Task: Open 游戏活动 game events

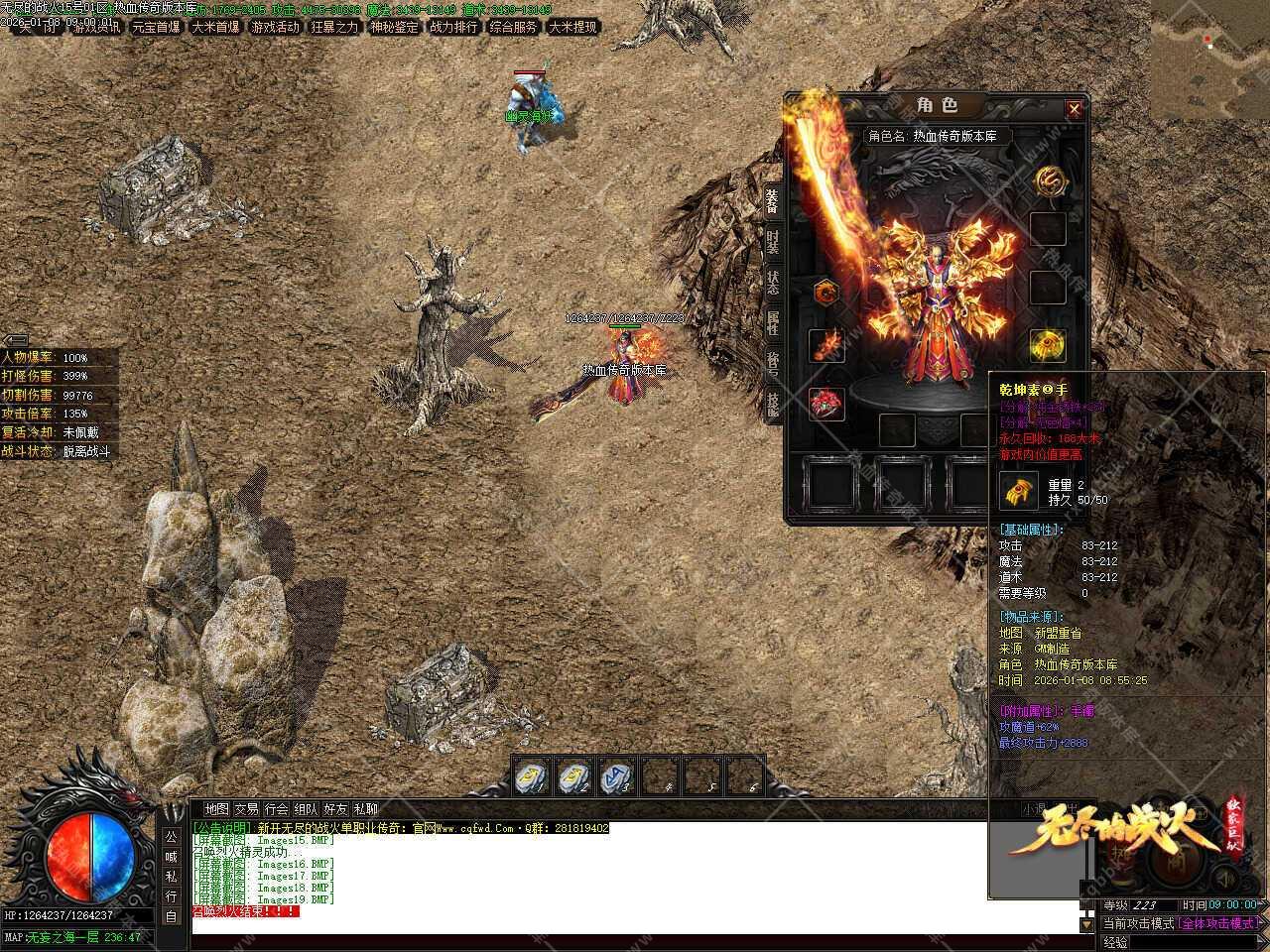Action: 275,27
